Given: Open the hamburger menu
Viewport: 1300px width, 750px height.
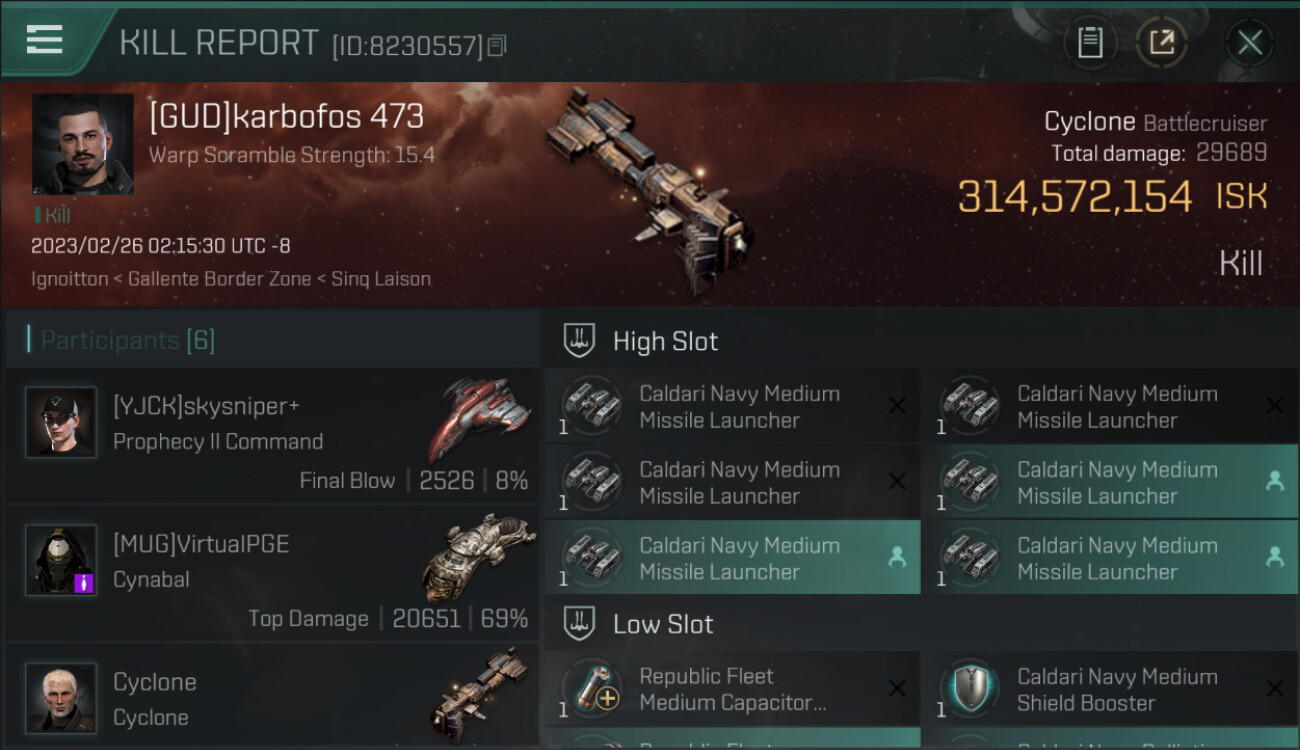Looking at the screenshot, I should coord(45,40).
